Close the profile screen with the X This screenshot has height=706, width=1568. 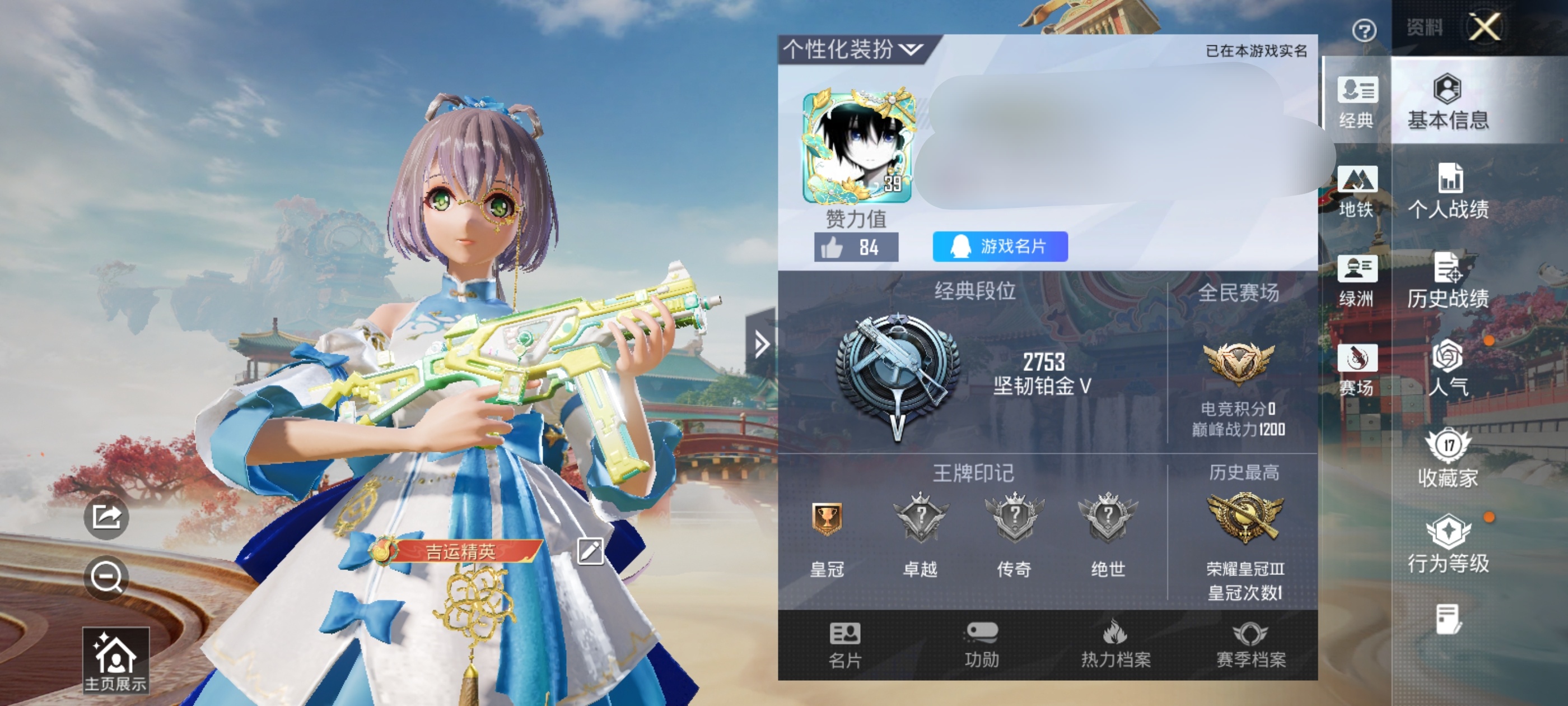[1484, 27]
